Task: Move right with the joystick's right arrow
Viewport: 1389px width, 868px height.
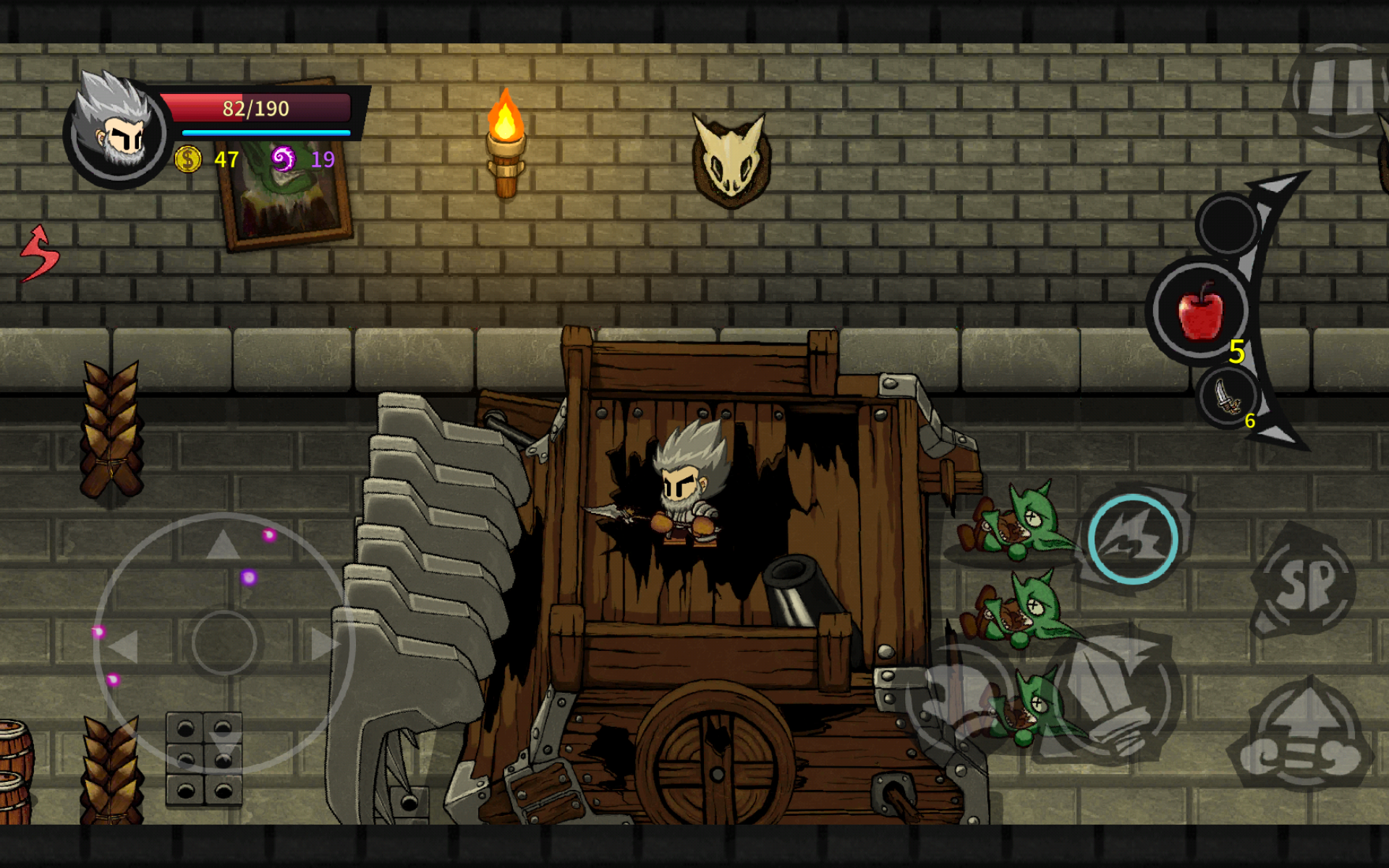Action: [324, 644]
